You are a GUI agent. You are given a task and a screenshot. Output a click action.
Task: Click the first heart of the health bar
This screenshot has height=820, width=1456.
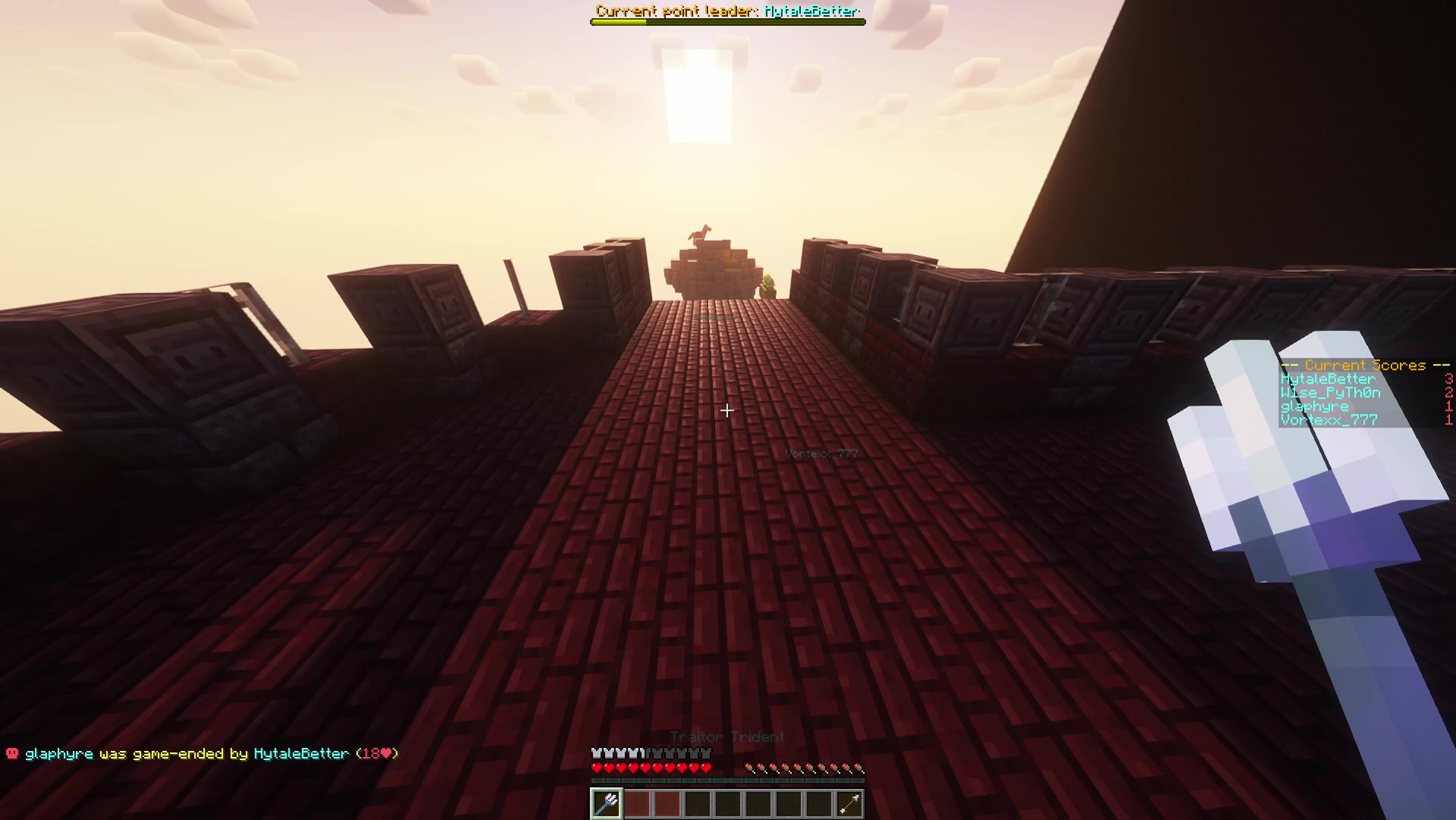[596, 767]
